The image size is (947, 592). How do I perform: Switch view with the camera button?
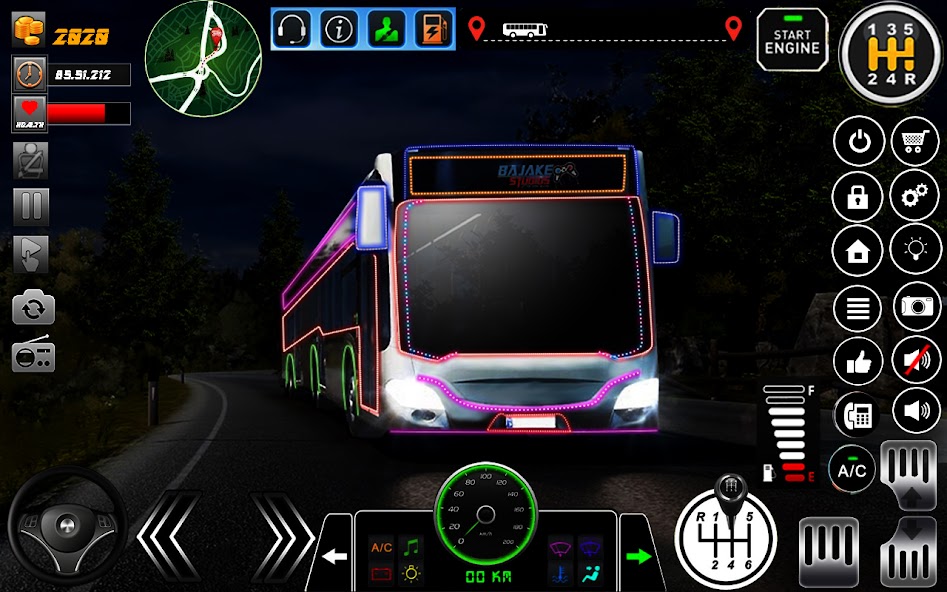tap(915, 307)
